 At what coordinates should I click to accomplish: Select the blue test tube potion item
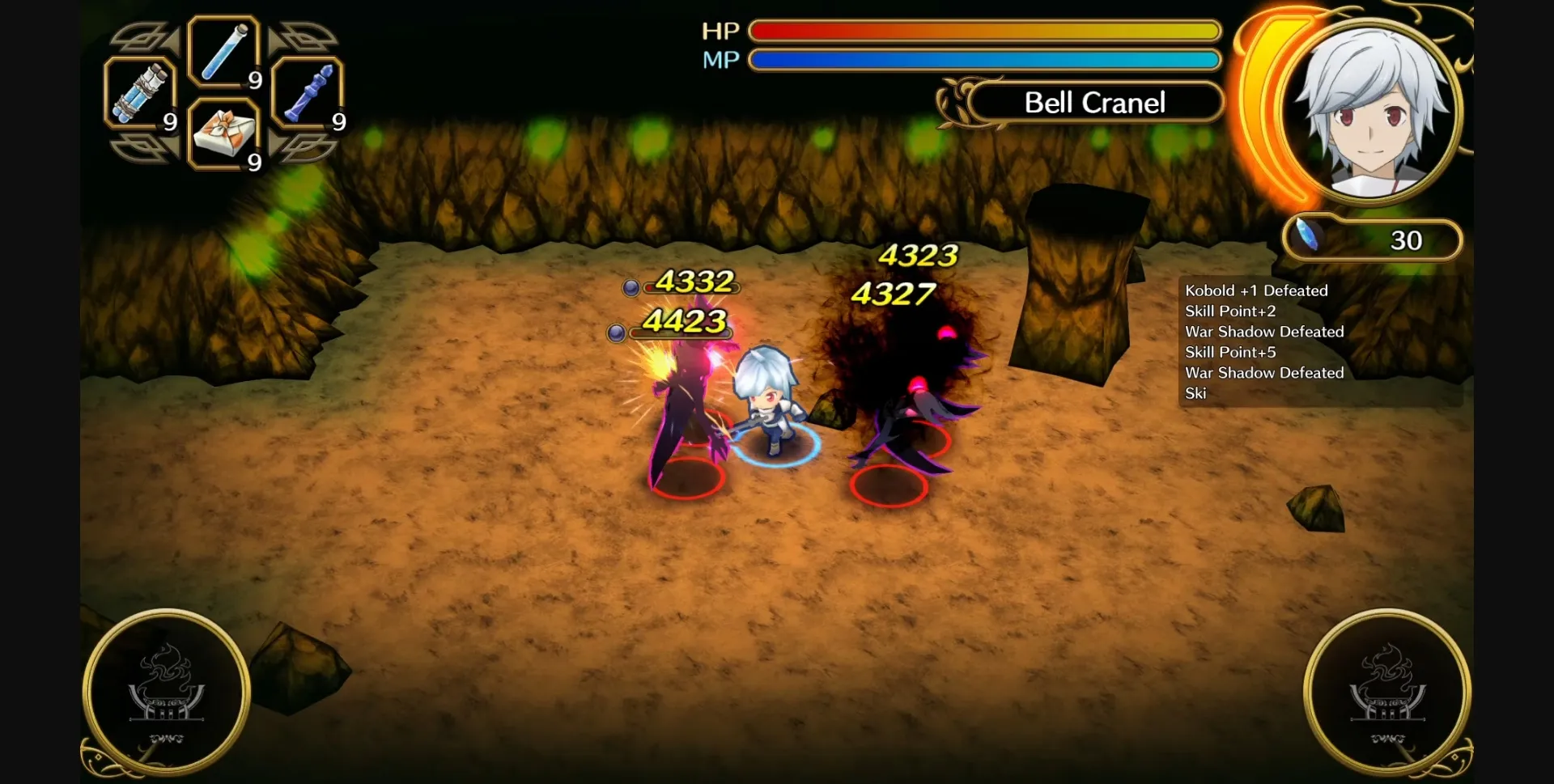click(x=225, y=53)
